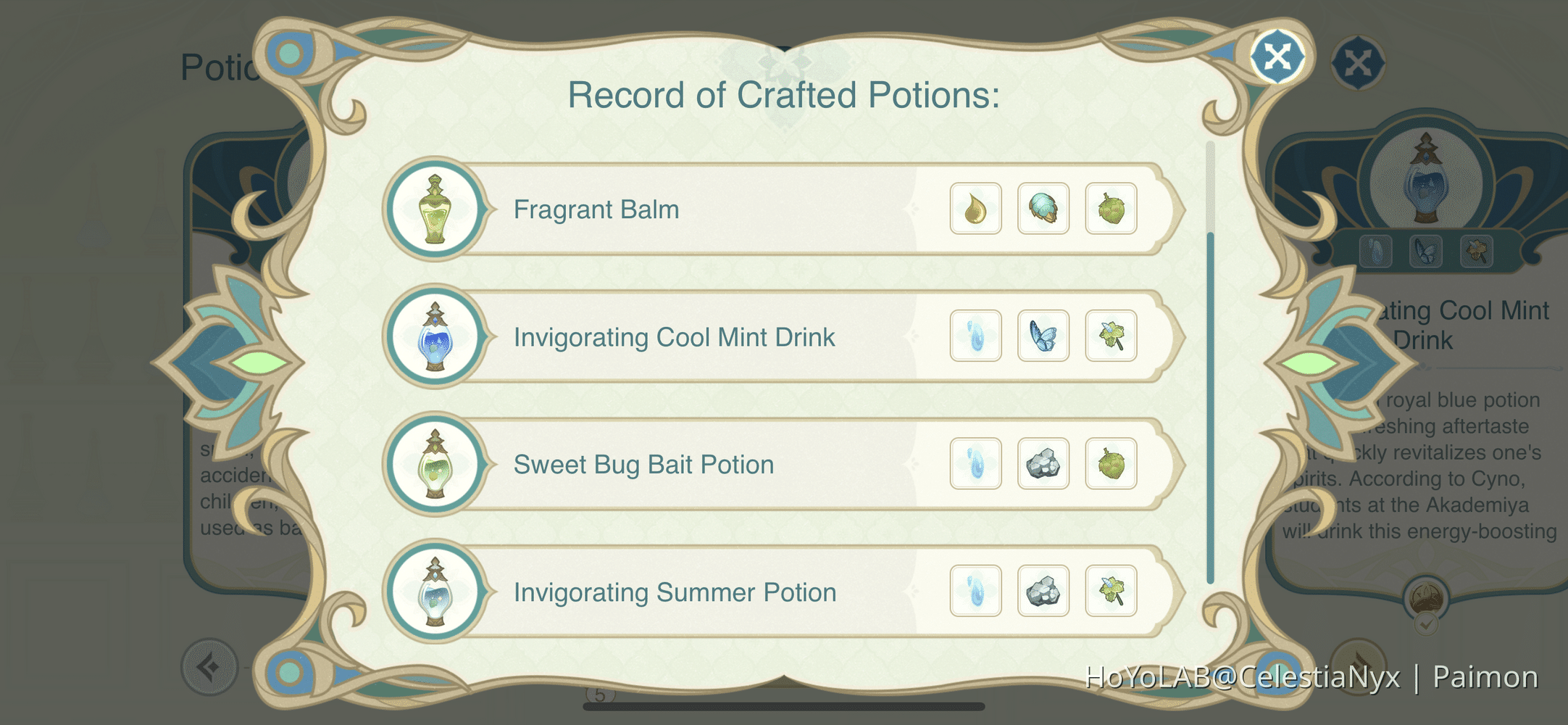Click the sunsettia fruit ingredient for Sweet Bug Bait
The height and width of the screenshot is (725, 1568).
coord(1112,463)
